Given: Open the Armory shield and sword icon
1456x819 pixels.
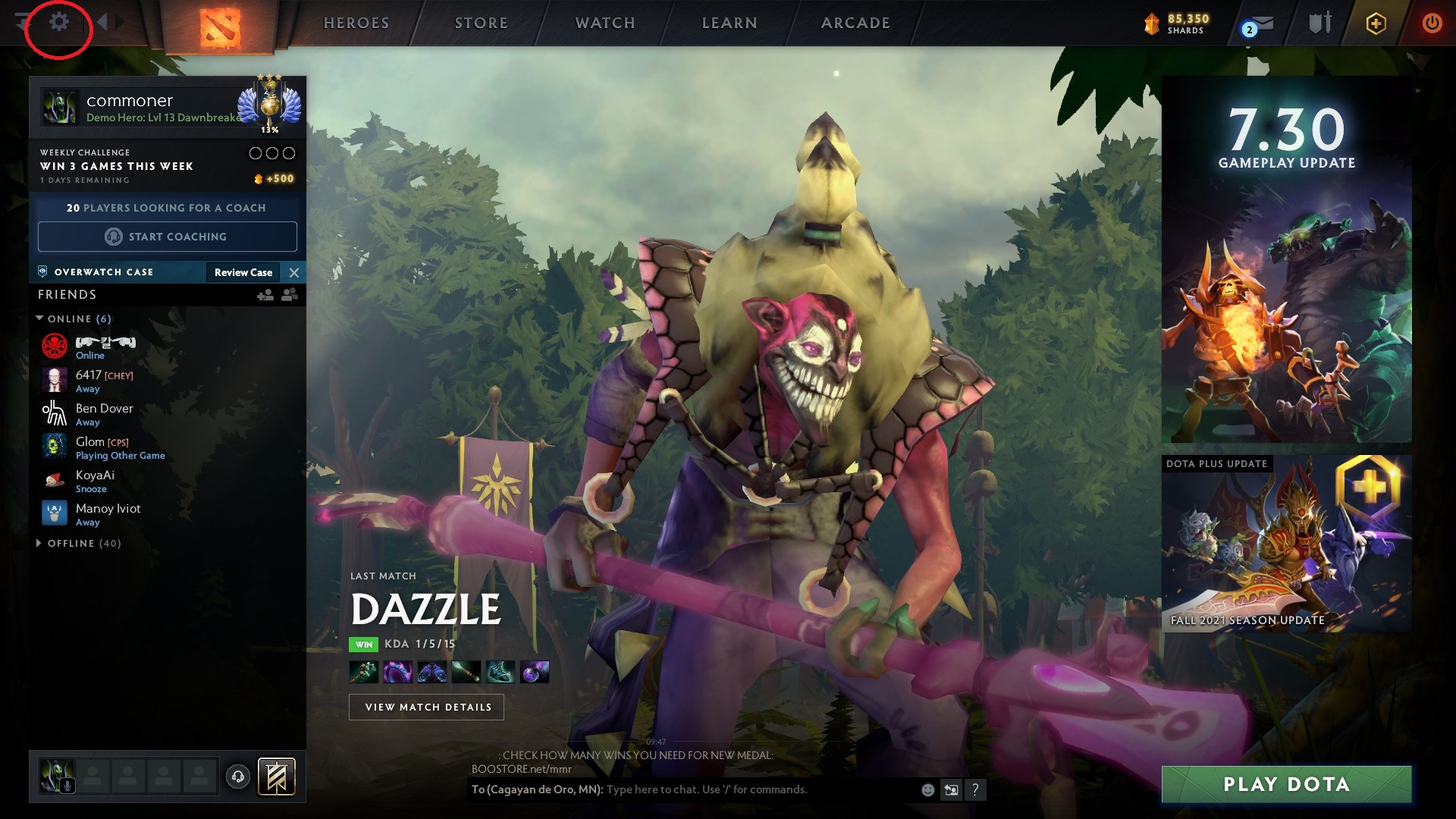Looking at the screenshot, I should (x=1319, y=23).
